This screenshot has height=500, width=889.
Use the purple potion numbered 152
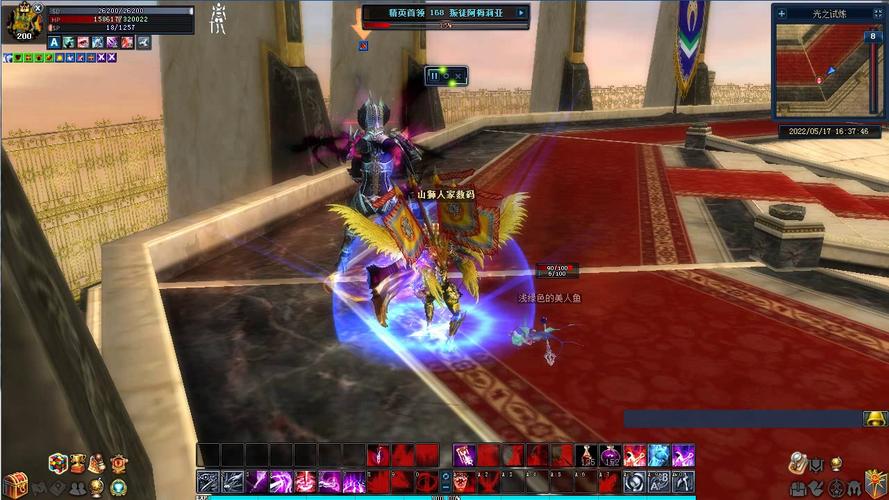[x=611, y=456]
